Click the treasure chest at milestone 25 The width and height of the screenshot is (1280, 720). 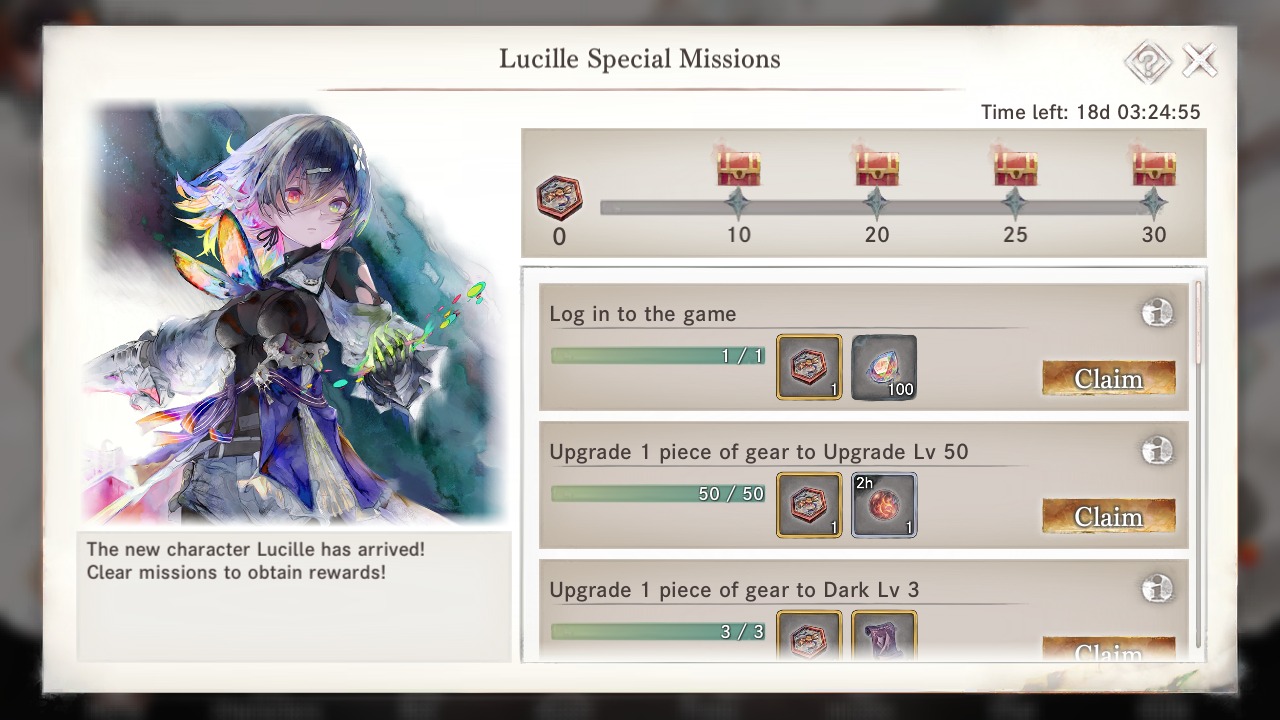point(1015,167)
